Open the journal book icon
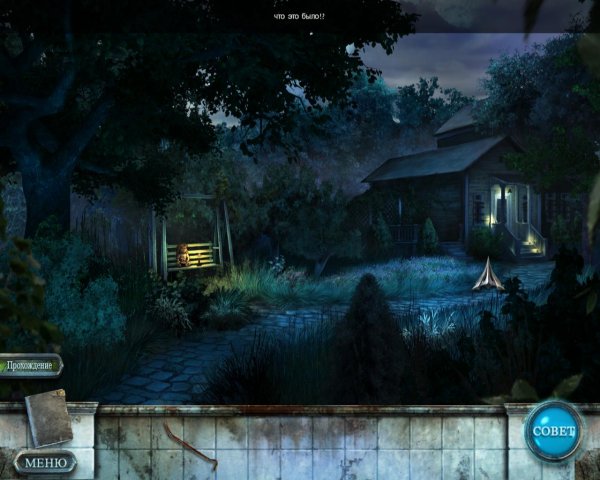This screenshot has height=480, width=600. coord(48,417)
